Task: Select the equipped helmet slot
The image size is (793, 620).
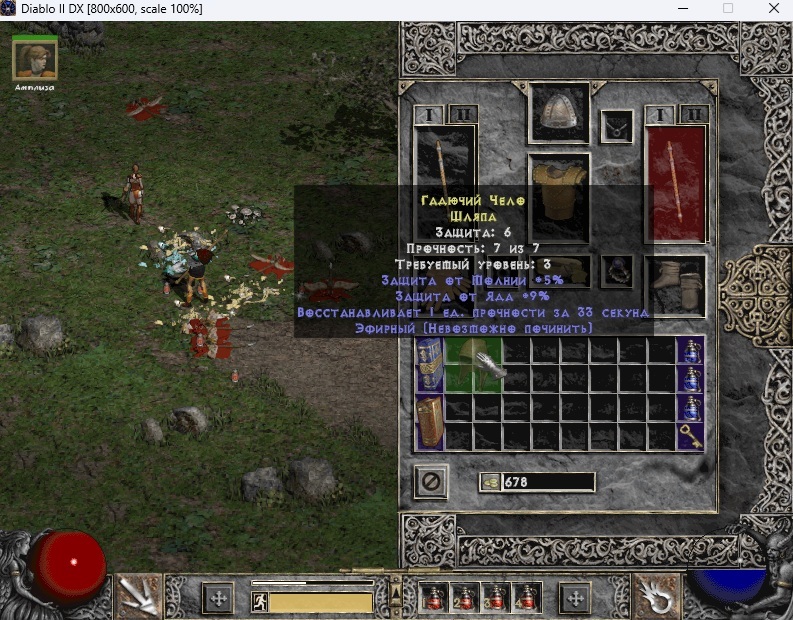Action: (x=558, y=115)
